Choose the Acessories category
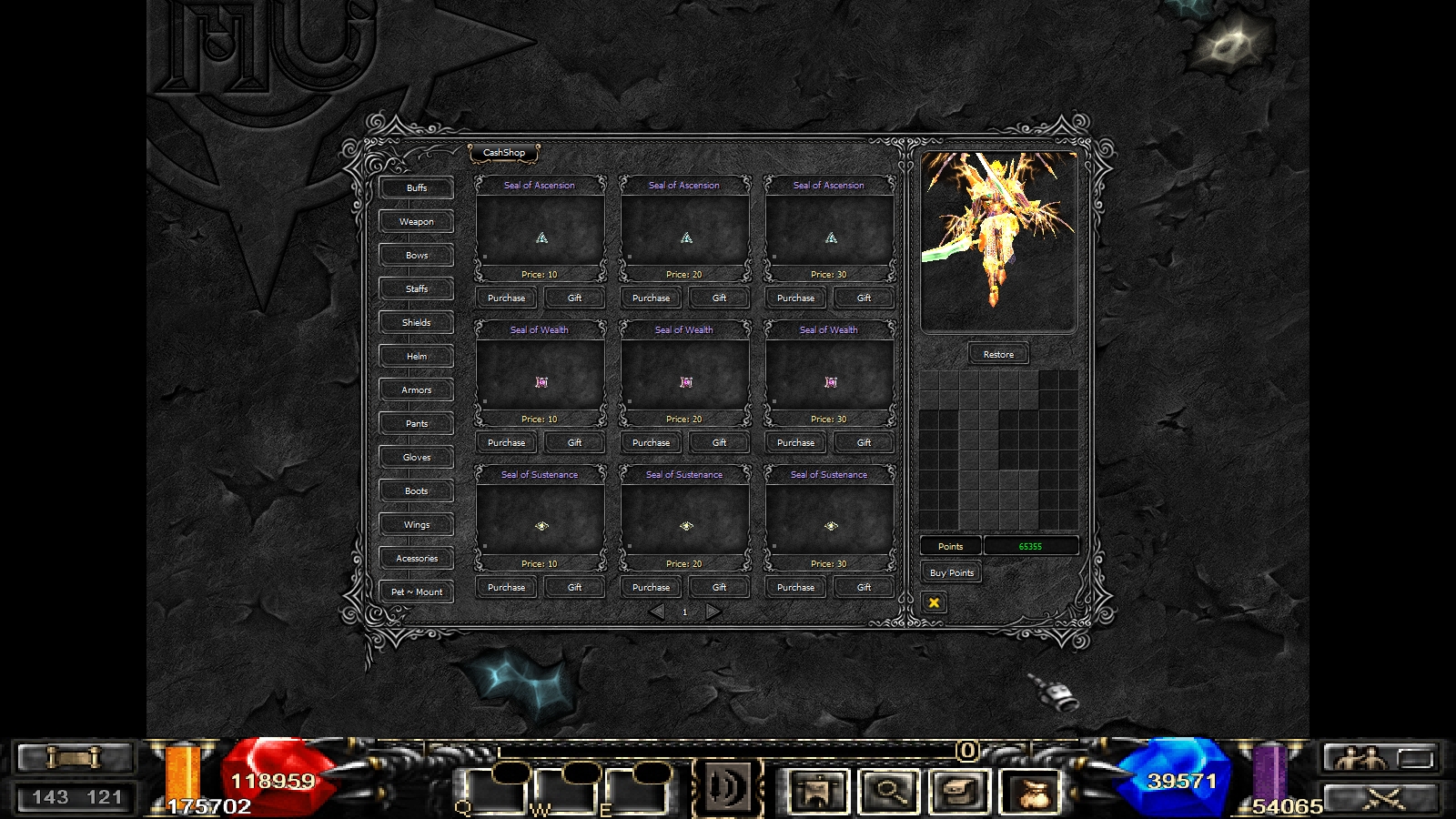Screen dimensions: 1456x819 click(x=417, y=559)
